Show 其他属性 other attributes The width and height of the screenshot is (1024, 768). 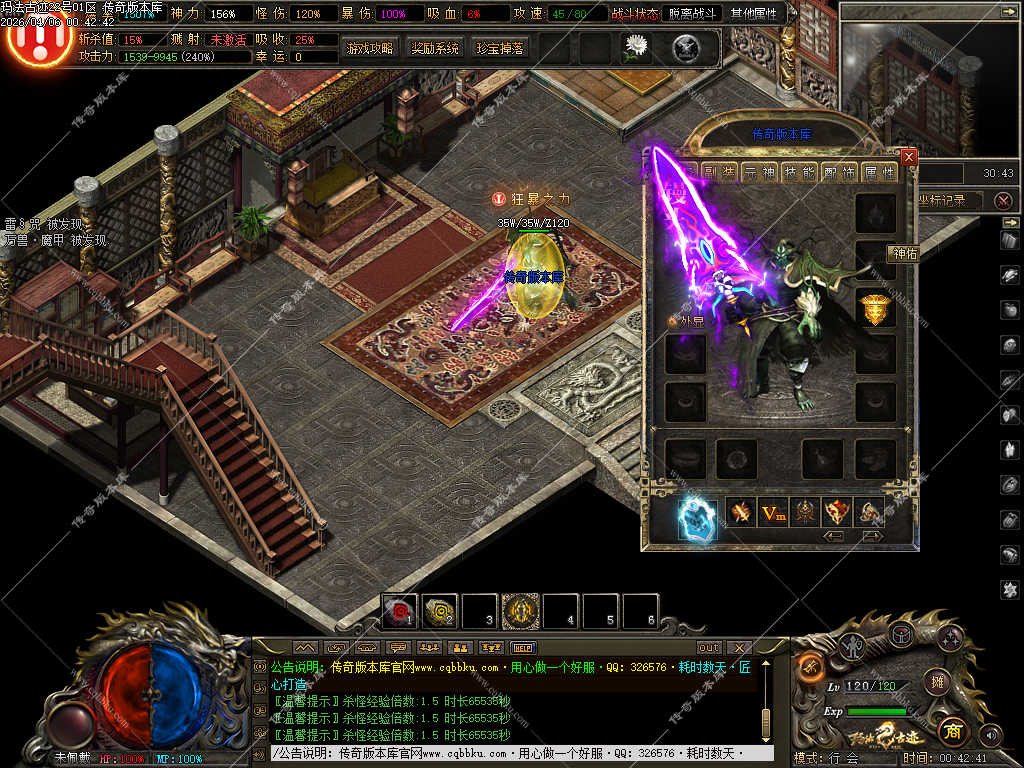(x=757, y=14)
